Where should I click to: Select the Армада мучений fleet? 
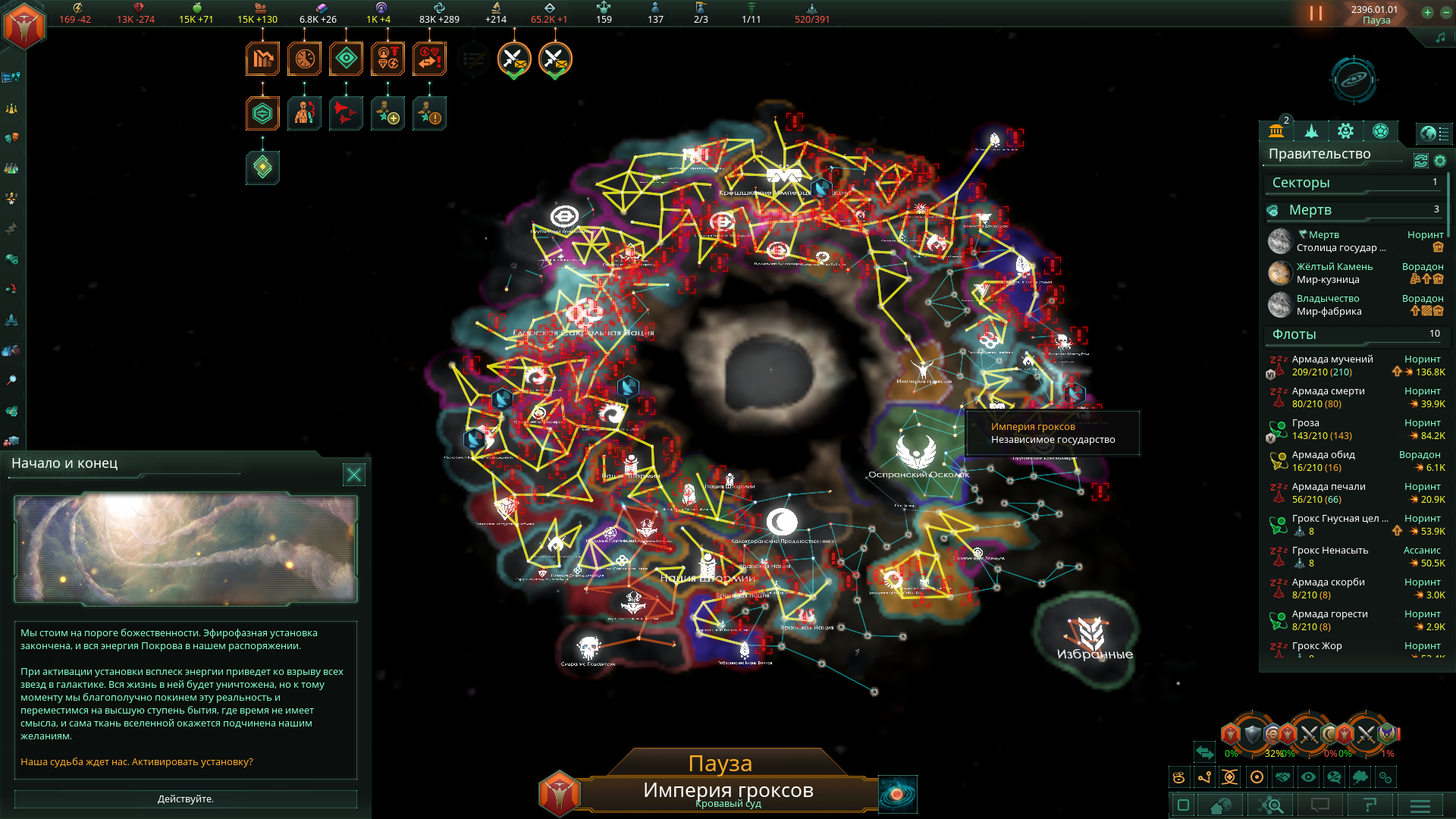pyautogui.click(x=1332, y=359)
